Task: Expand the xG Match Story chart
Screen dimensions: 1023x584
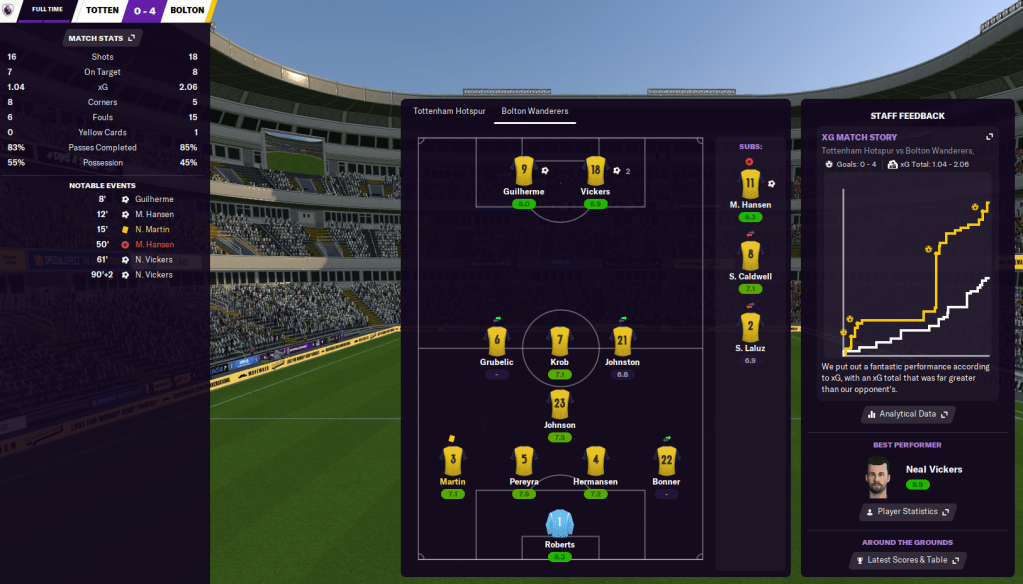Action: (x=990, y=137)
